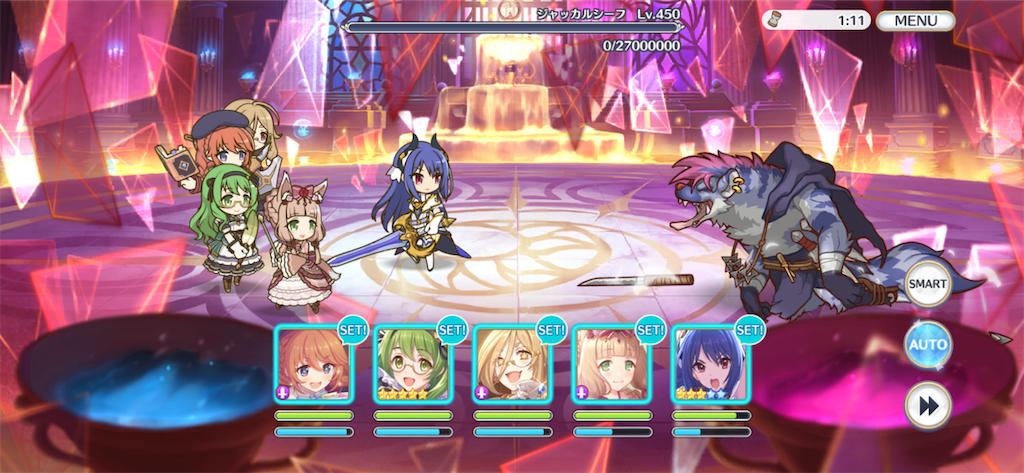
Task: Select the pink-haired character portrait card
Action: coord(611,364)
